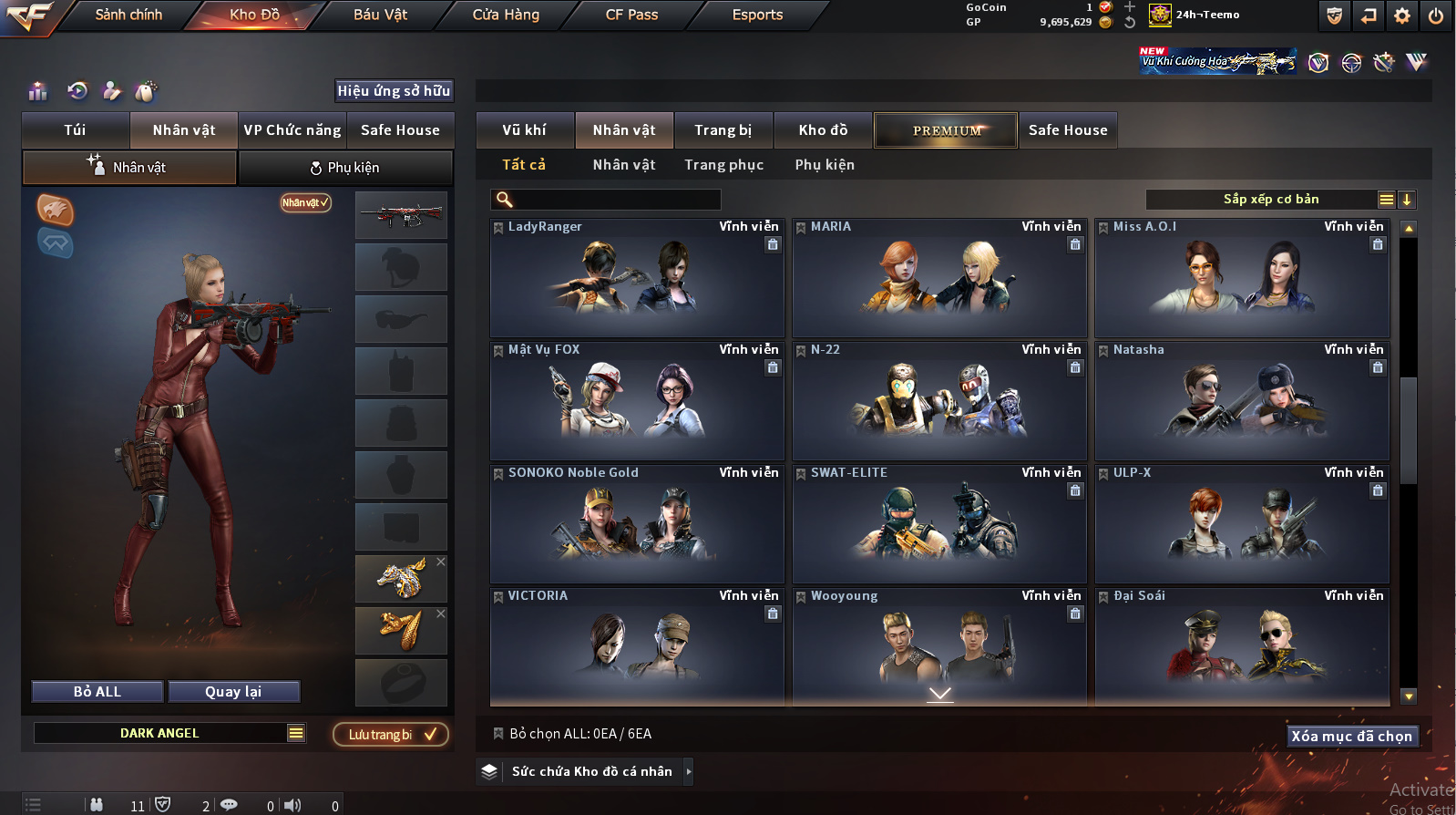1456x815 pixels.
Task: Select the SWAT-ELITE character card
Action: pos(939,524)
